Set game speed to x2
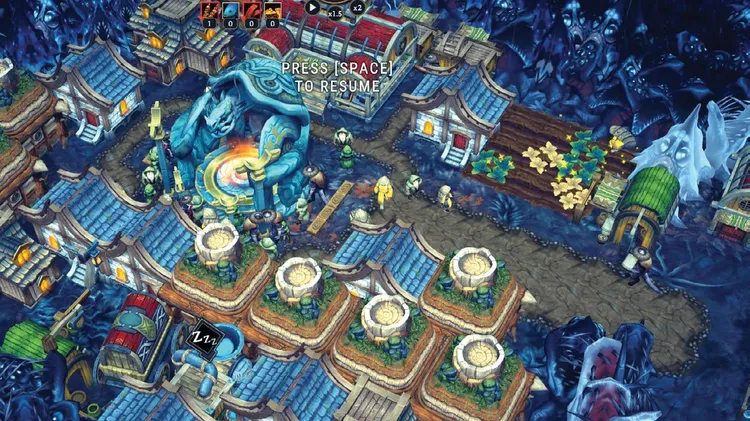Viewport: 750px width, 421px height. click(357, 8)
